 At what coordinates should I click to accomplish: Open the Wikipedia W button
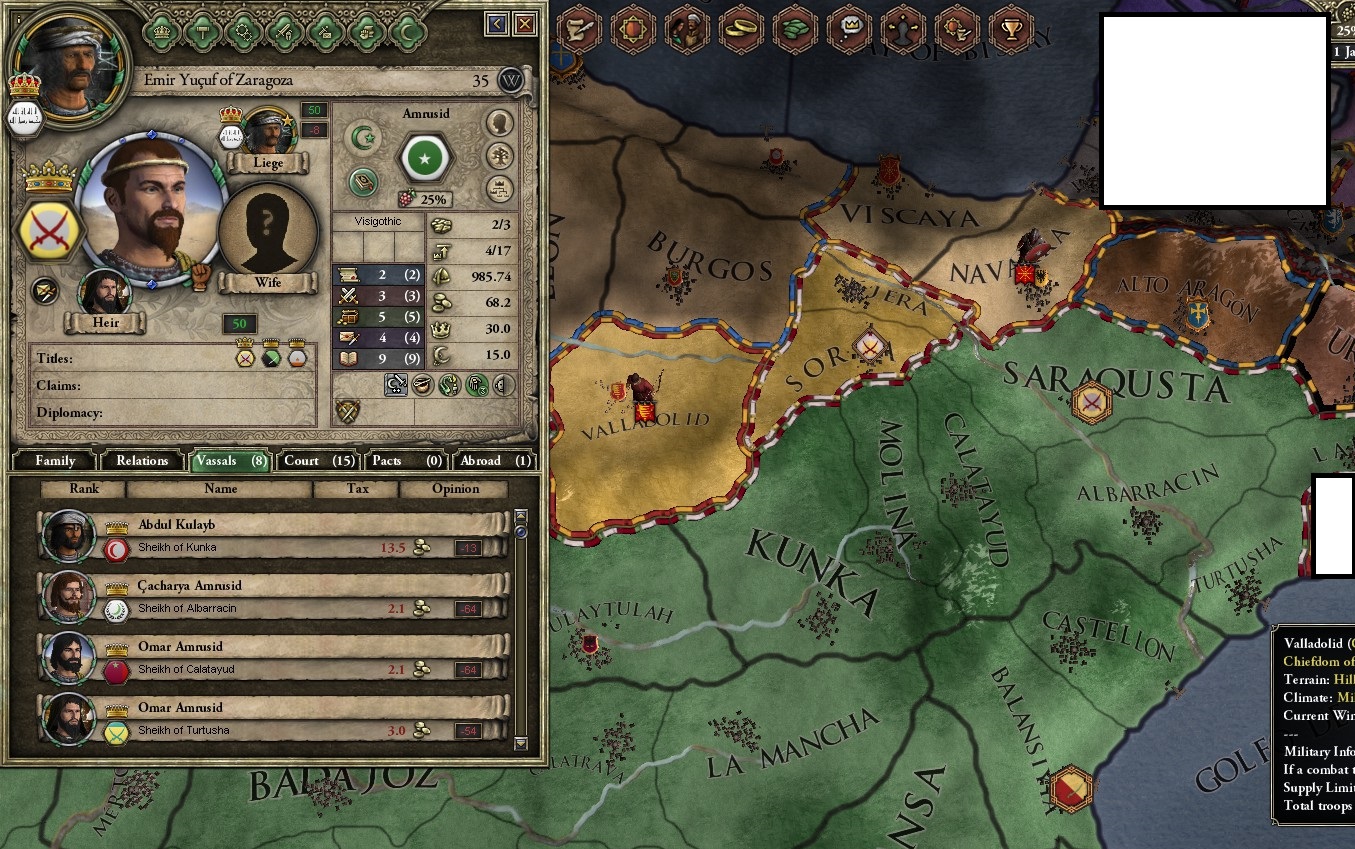[x=511, y=80]
